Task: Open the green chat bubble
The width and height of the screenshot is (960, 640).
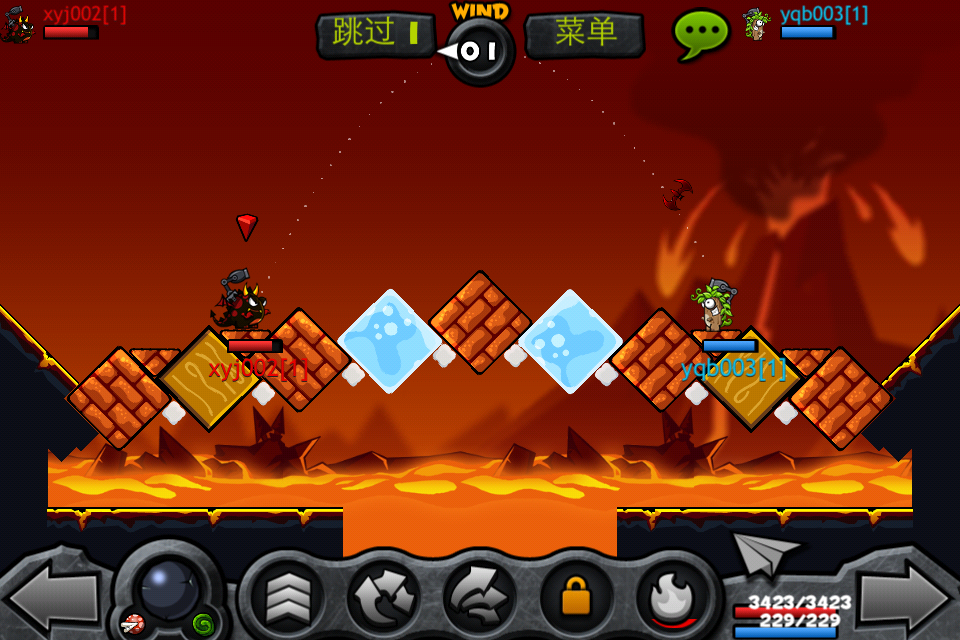Action: [x=700, y=33]
